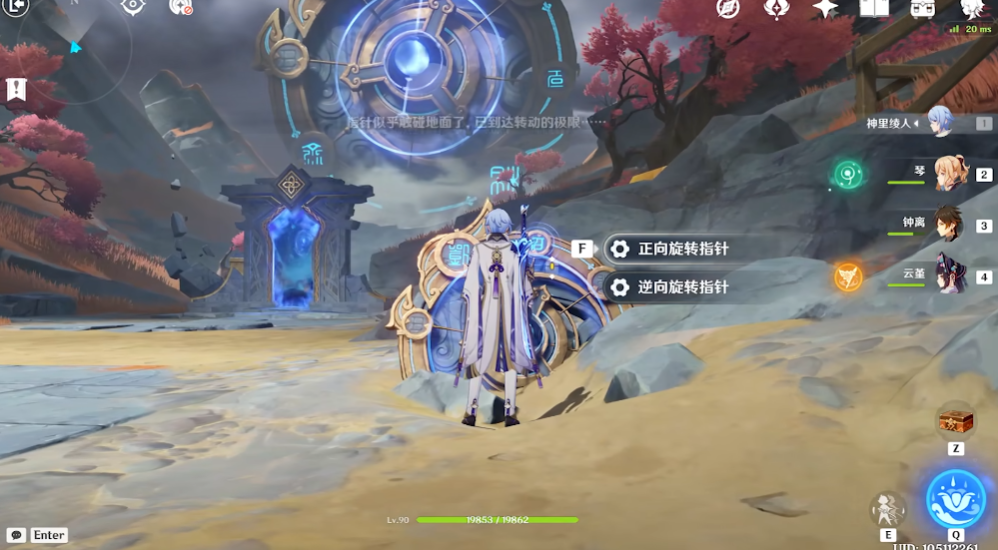Switch to party member 琴

tap(951, 174)
